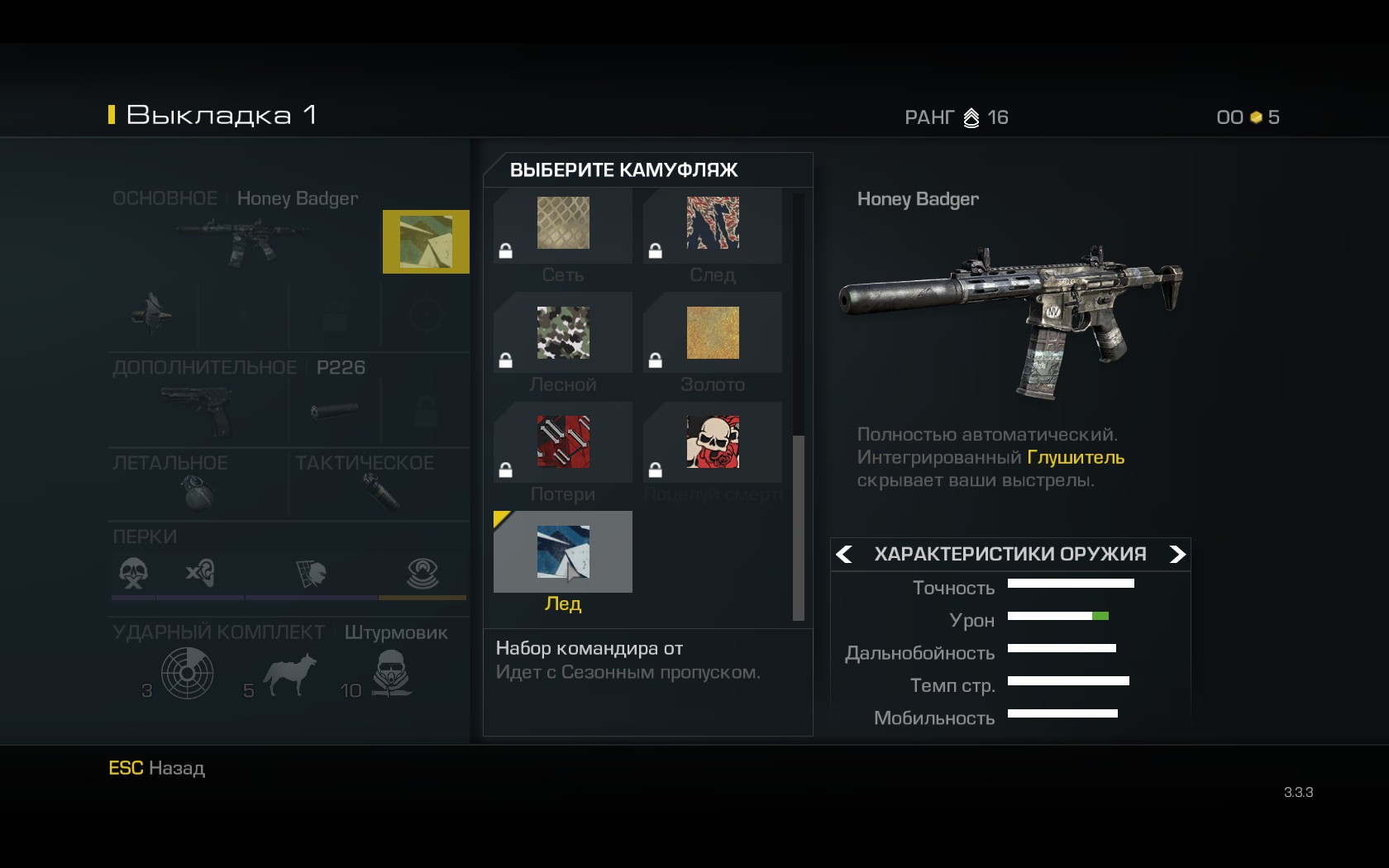Image resolution: width=1389 pixels, height=868 pixels.
Task: Open the lethal grenade slot
Action: pos(198,494)
